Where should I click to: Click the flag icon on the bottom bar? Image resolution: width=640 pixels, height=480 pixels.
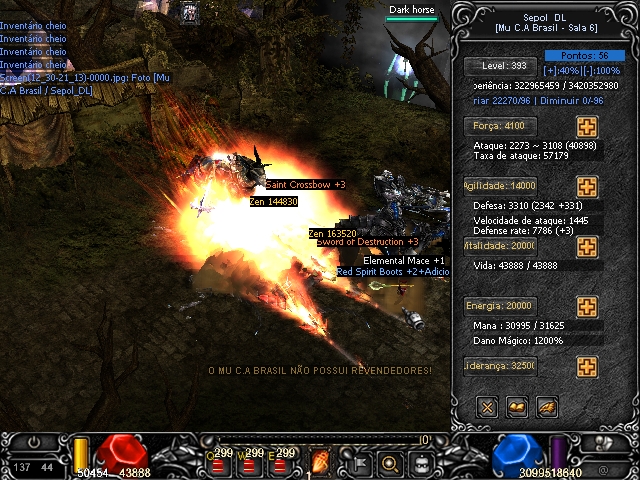358,462
